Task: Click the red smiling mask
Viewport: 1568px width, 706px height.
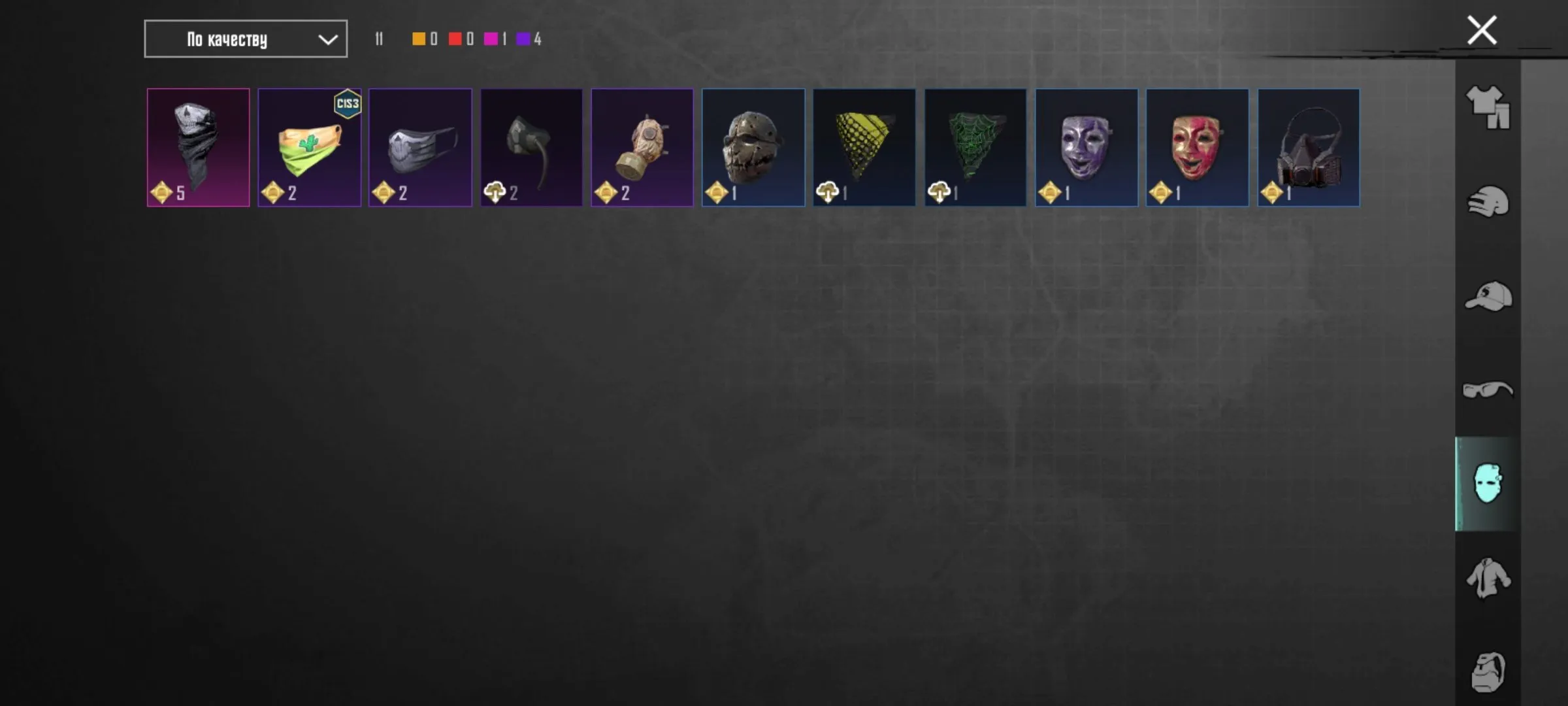Action: click(x=1197, y=146)
